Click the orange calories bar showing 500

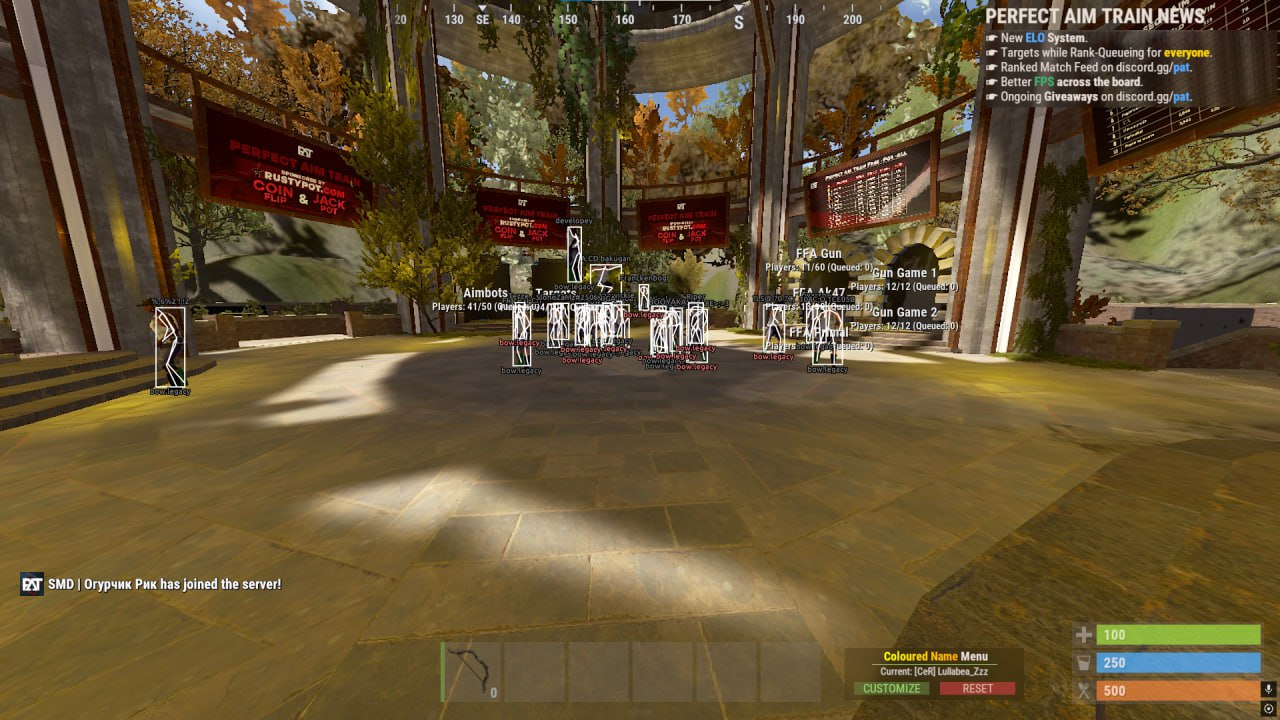coord(1180,690)
